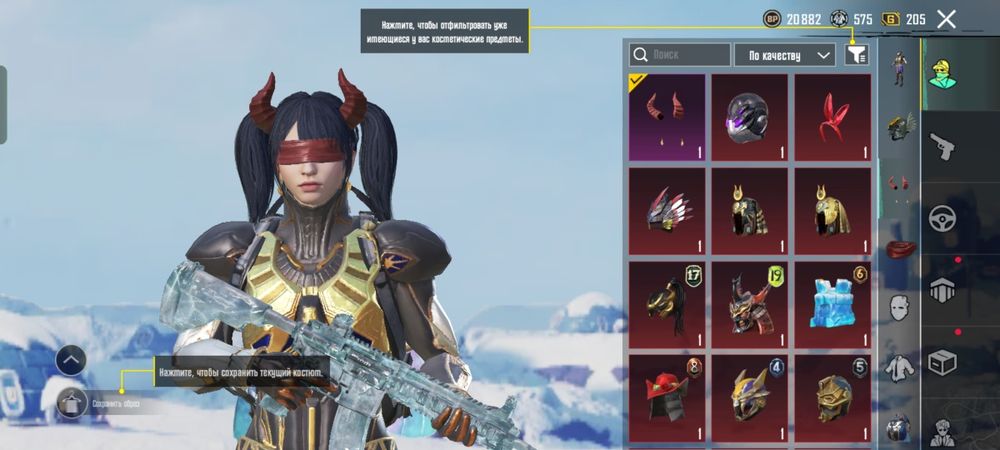This screenshot has width=1000, height=450.
Task: Select the ice-blue frozen vest item
Action: coord(832,304)
